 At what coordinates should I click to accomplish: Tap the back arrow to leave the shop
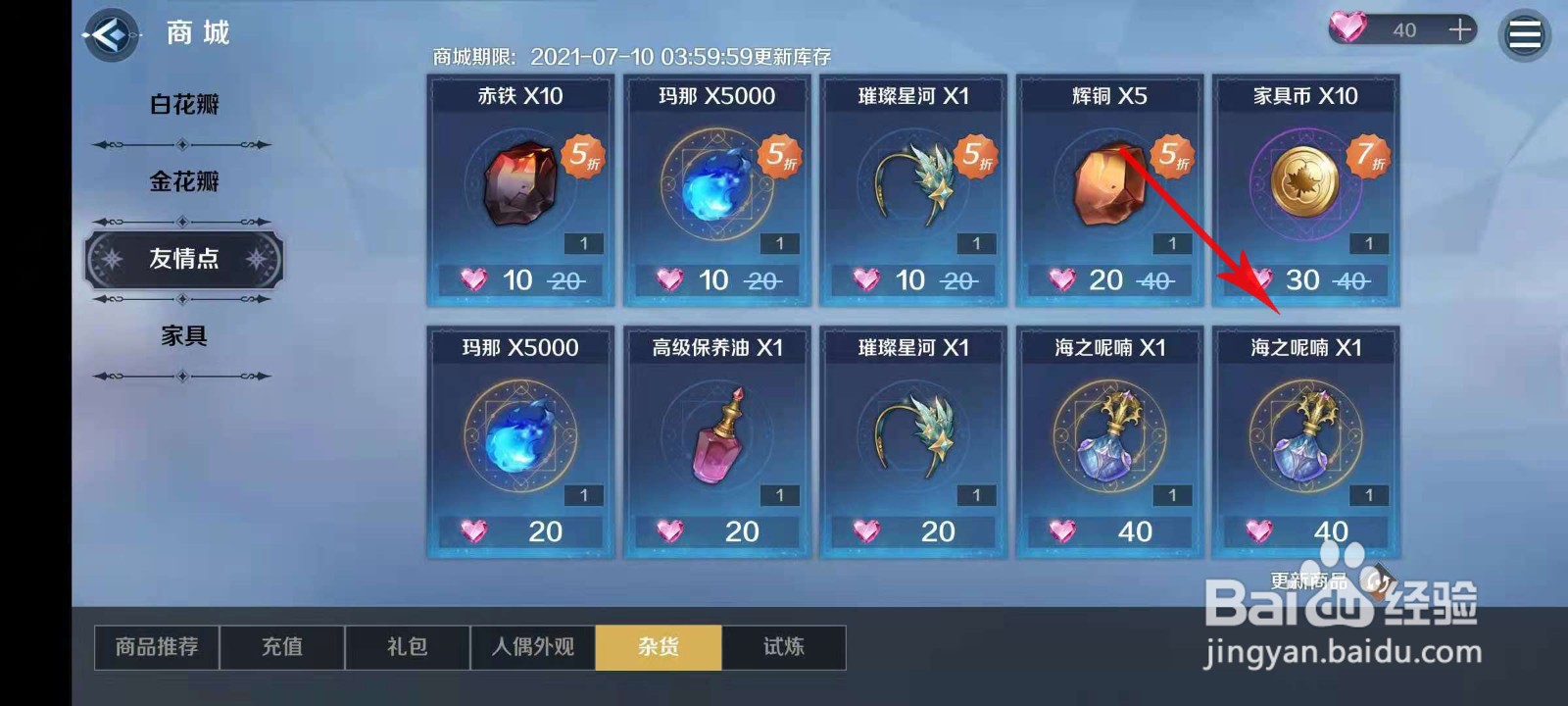[111, 31]
